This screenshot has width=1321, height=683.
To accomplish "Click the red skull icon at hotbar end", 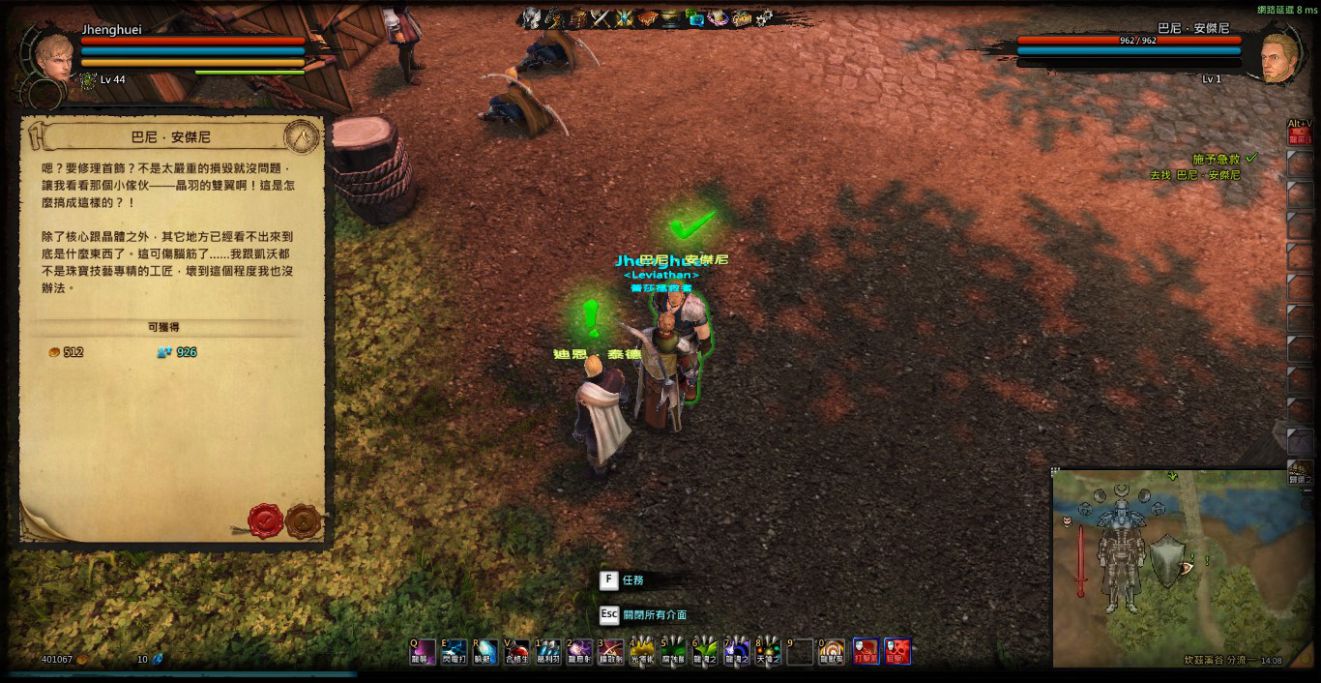I will point(897,652).
